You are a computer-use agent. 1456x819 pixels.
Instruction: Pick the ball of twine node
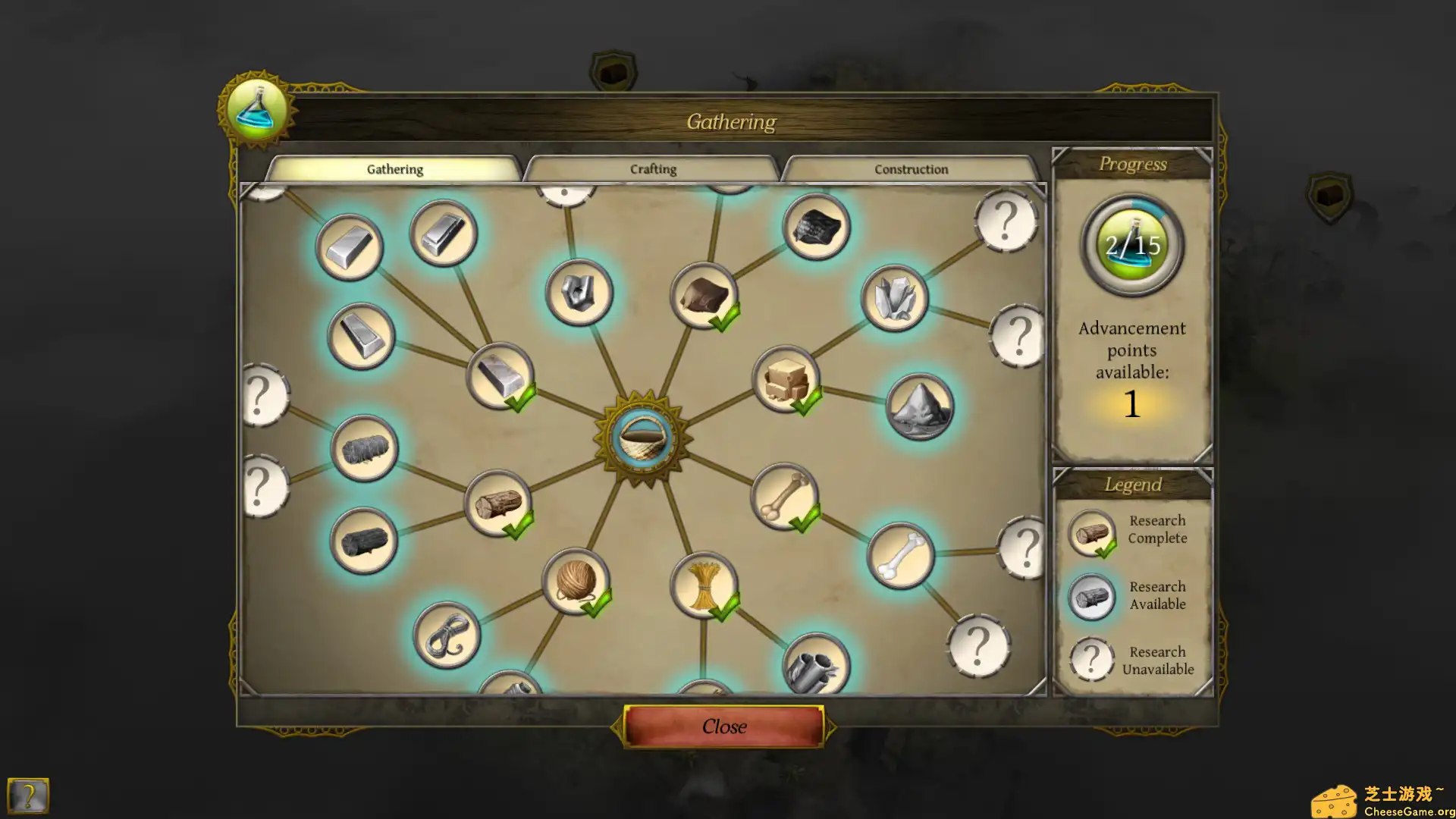576,582
